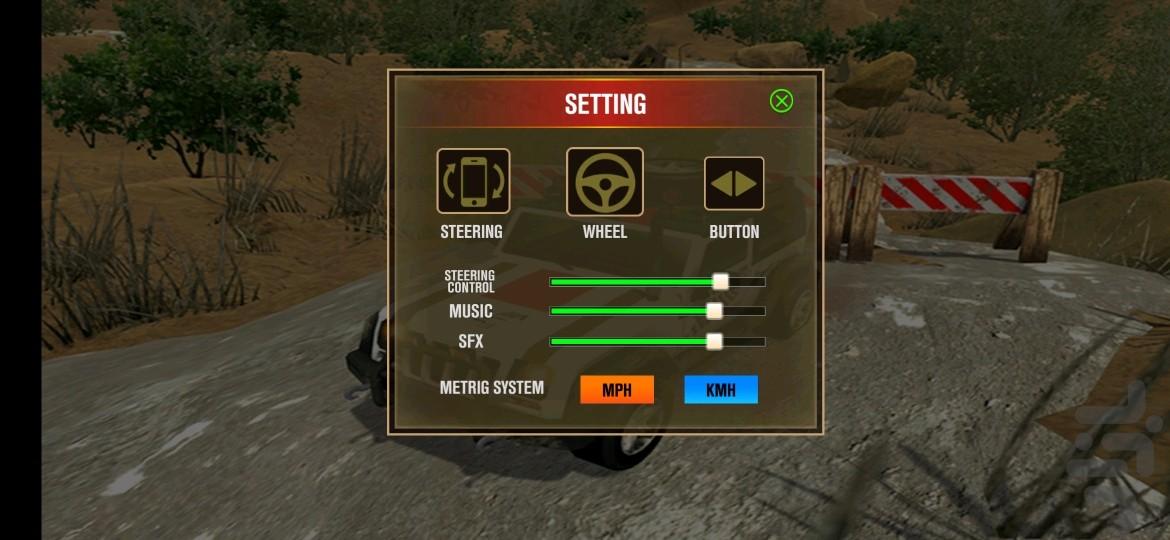Switch speed units to KMH

(x=721, y=390)
